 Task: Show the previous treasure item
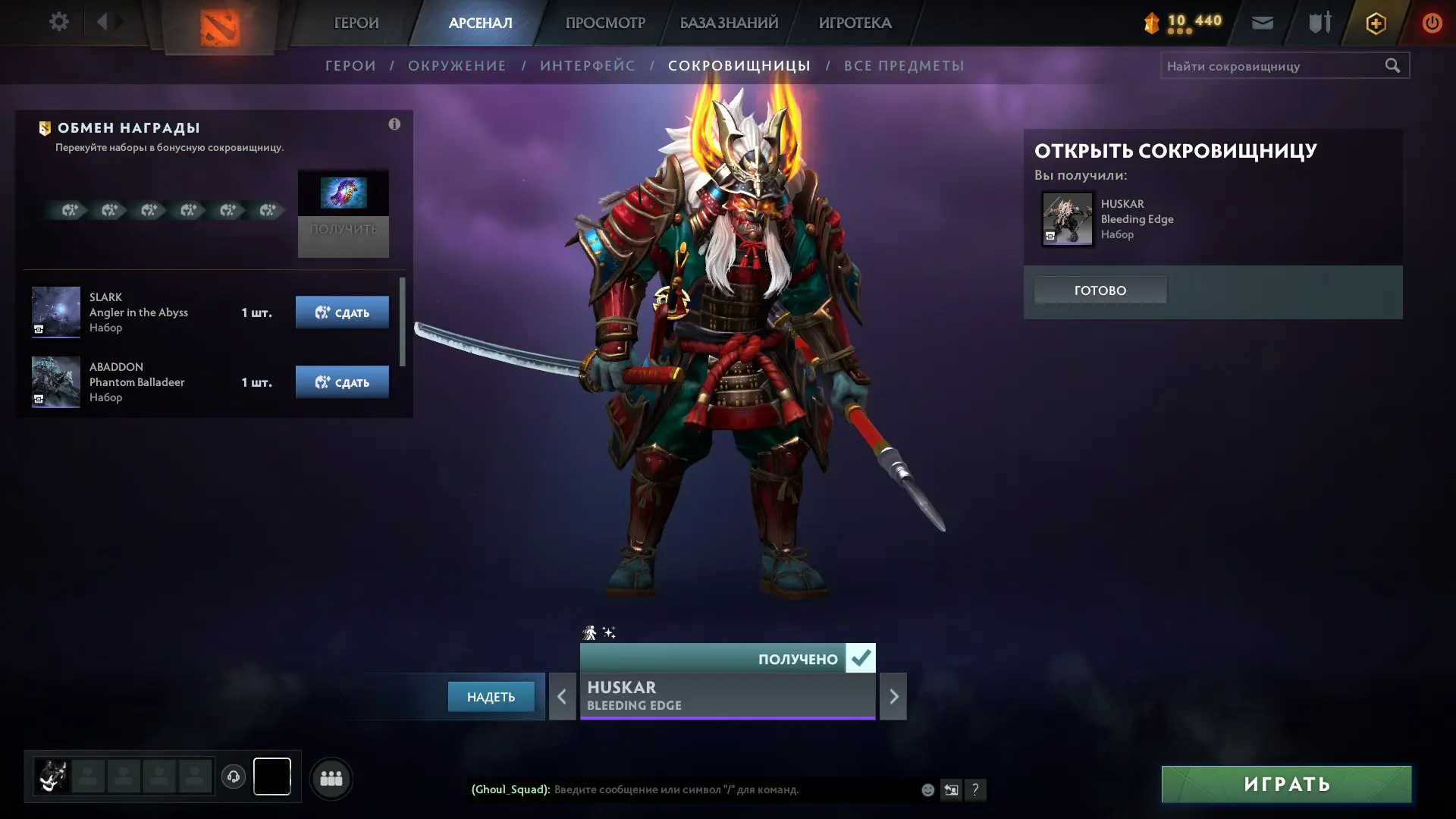click(x=562, y=696)
